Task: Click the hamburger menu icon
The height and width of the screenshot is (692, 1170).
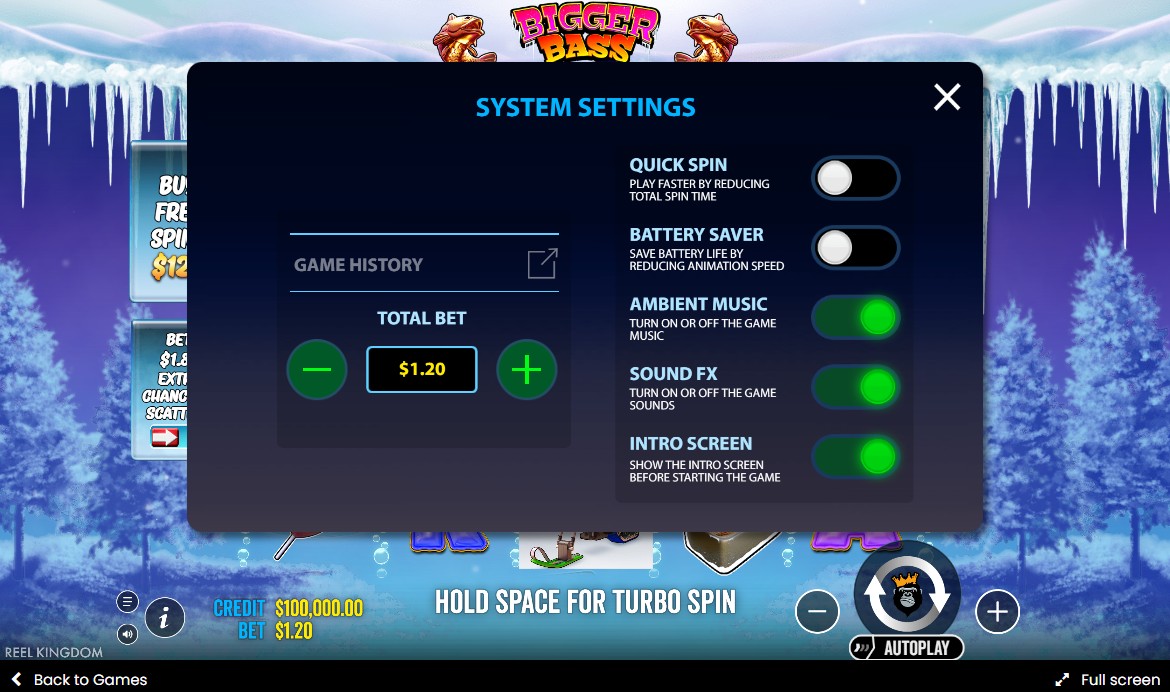Action: coord(127,601)
